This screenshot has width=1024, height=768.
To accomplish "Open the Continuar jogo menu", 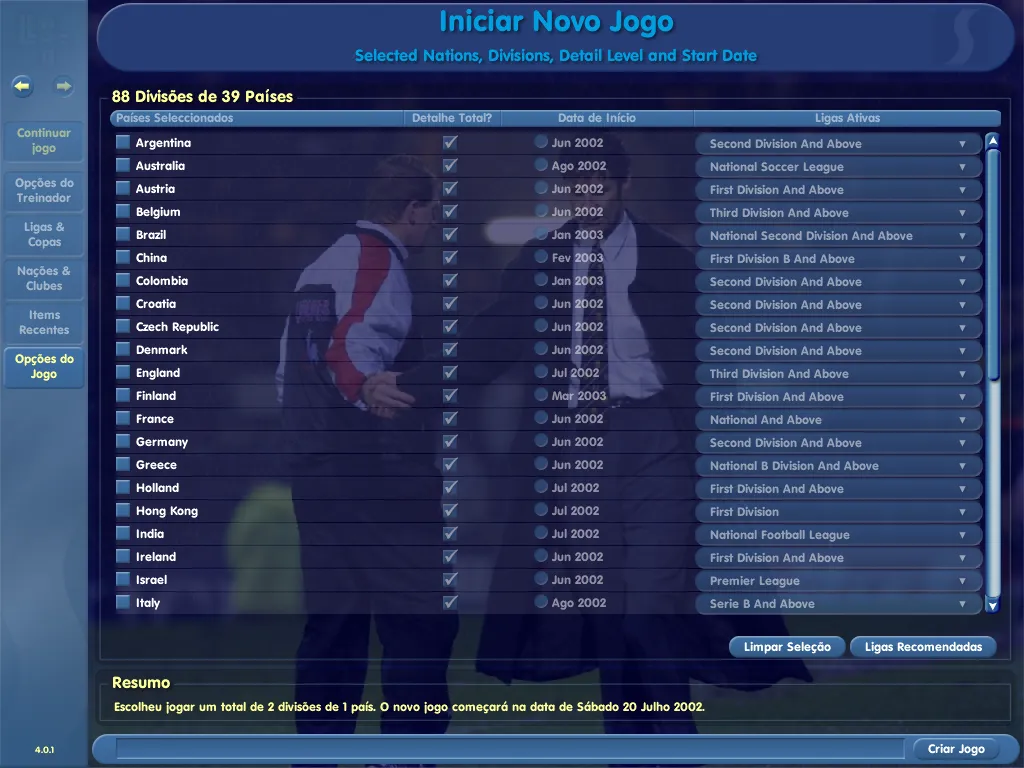I will pos(44,141).
